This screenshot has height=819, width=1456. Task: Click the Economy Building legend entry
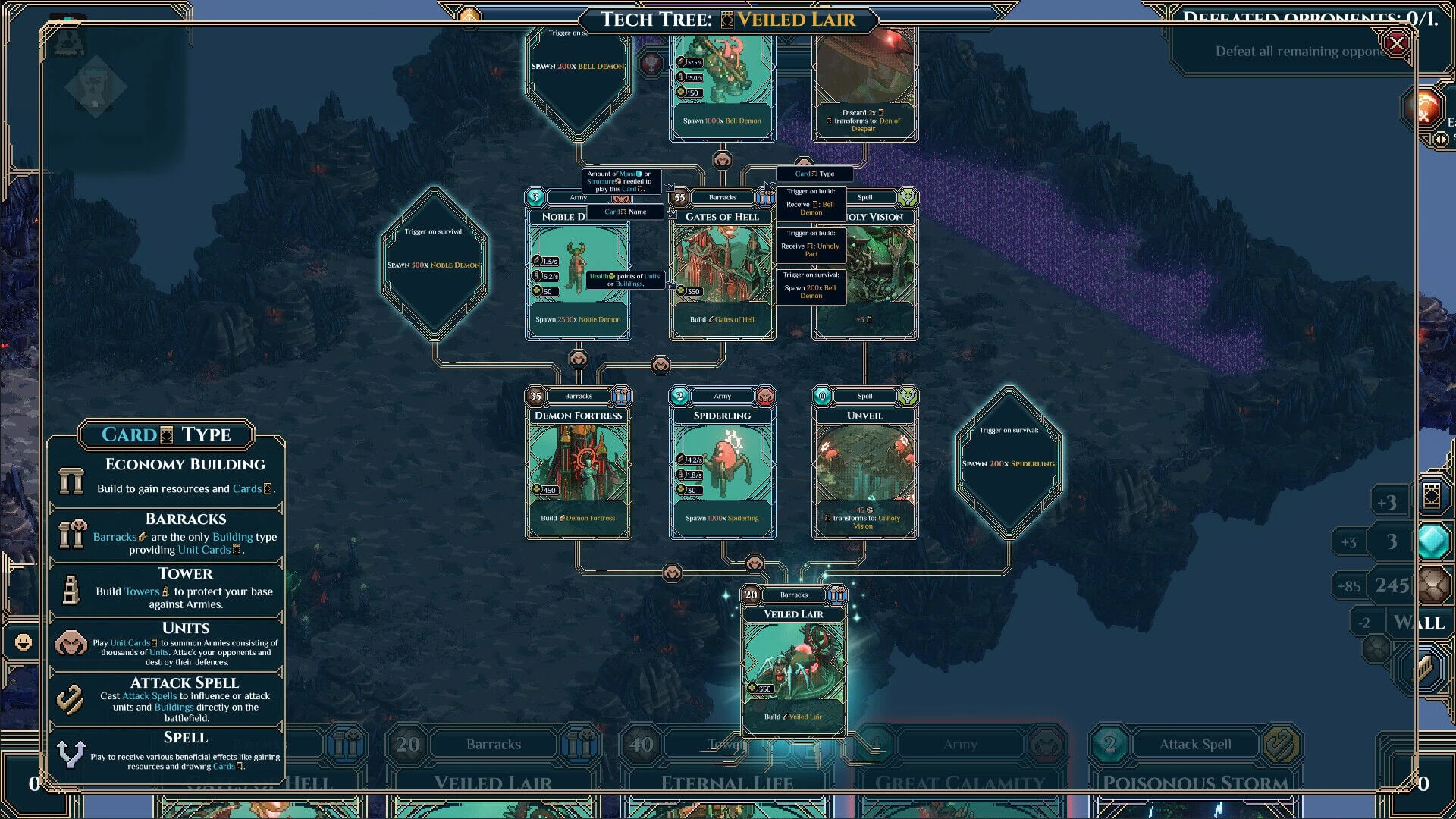tap(166, 476)
